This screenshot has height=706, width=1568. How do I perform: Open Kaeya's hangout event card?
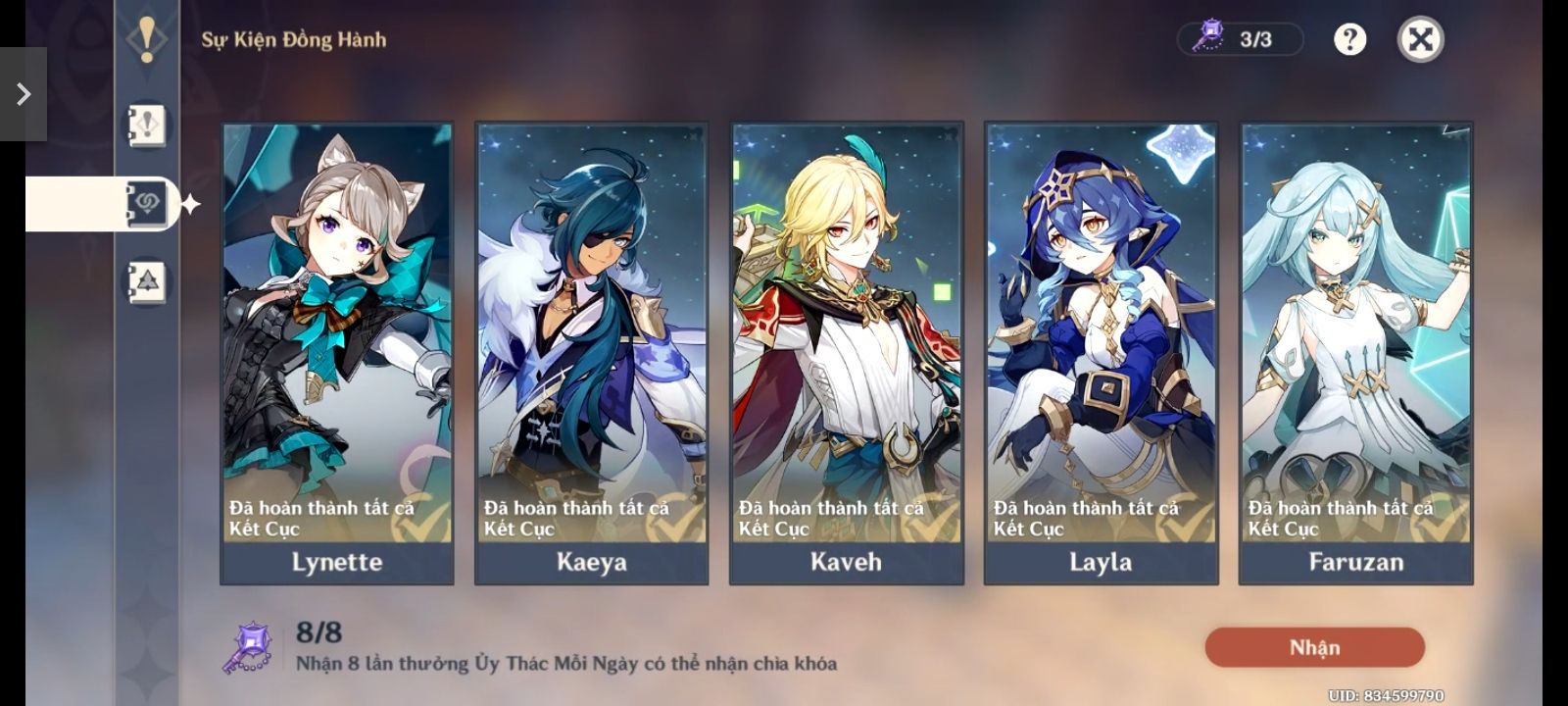point(591,353)
